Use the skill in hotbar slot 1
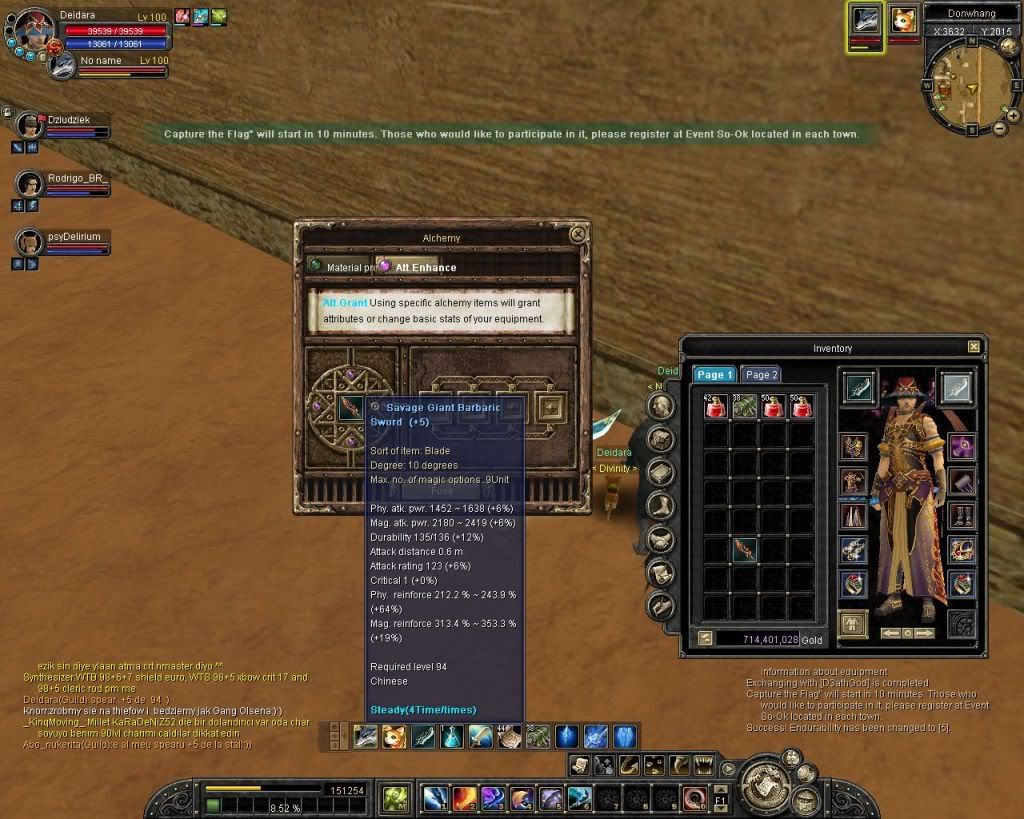This screenshot has height=819, width=1024. coord(435,798)
